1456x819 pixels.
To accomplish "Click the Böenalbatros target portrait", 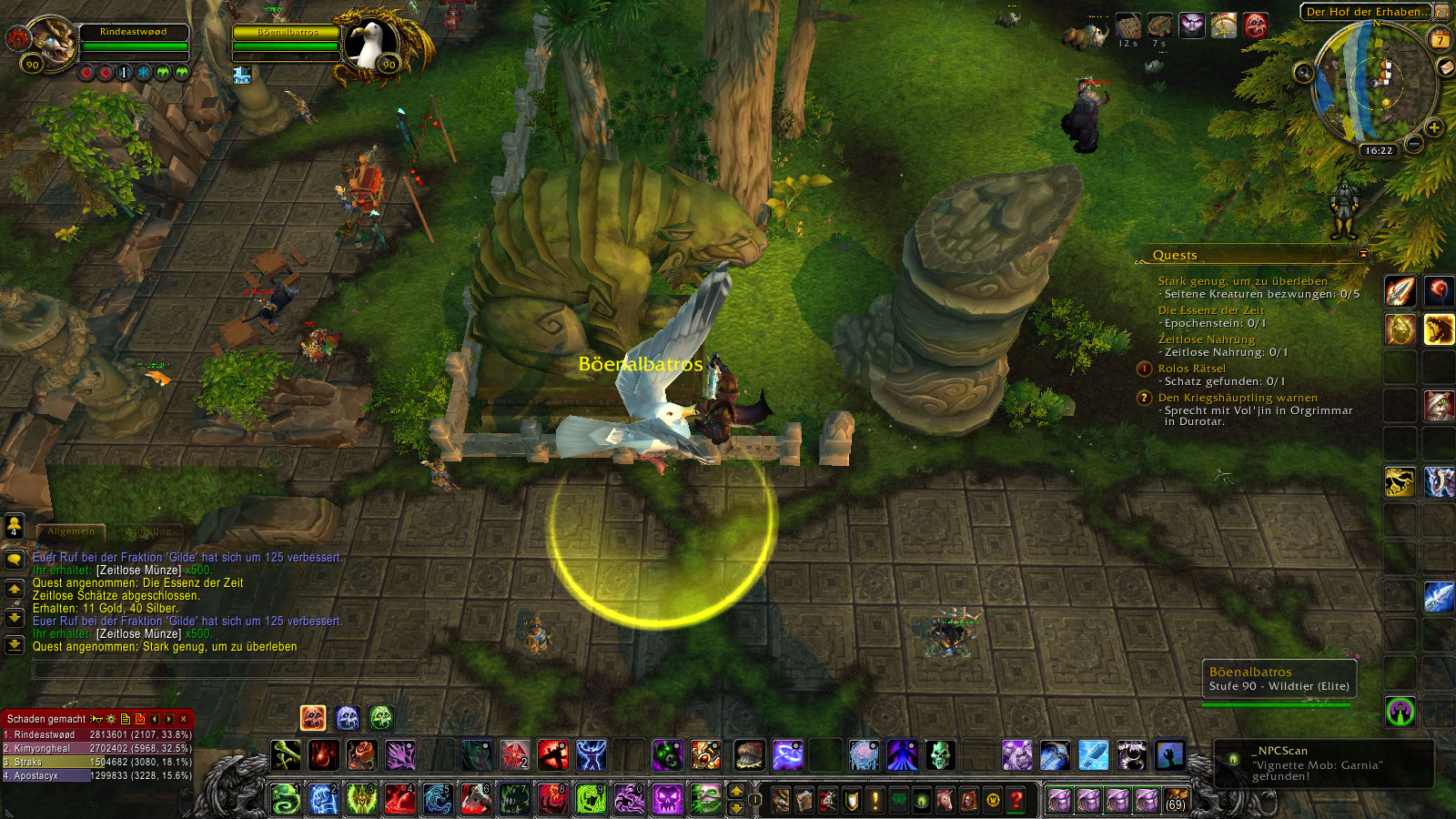I will [370, 43].
